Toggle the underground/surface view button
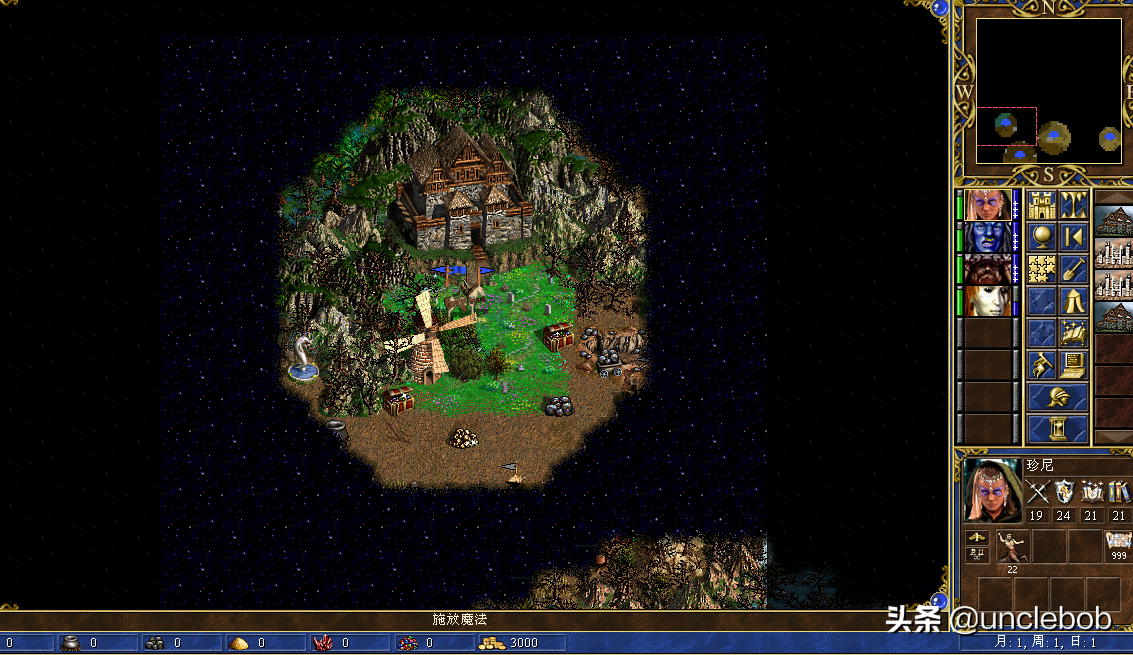This screenshot has height=655, width=1133. (1074, 205)
